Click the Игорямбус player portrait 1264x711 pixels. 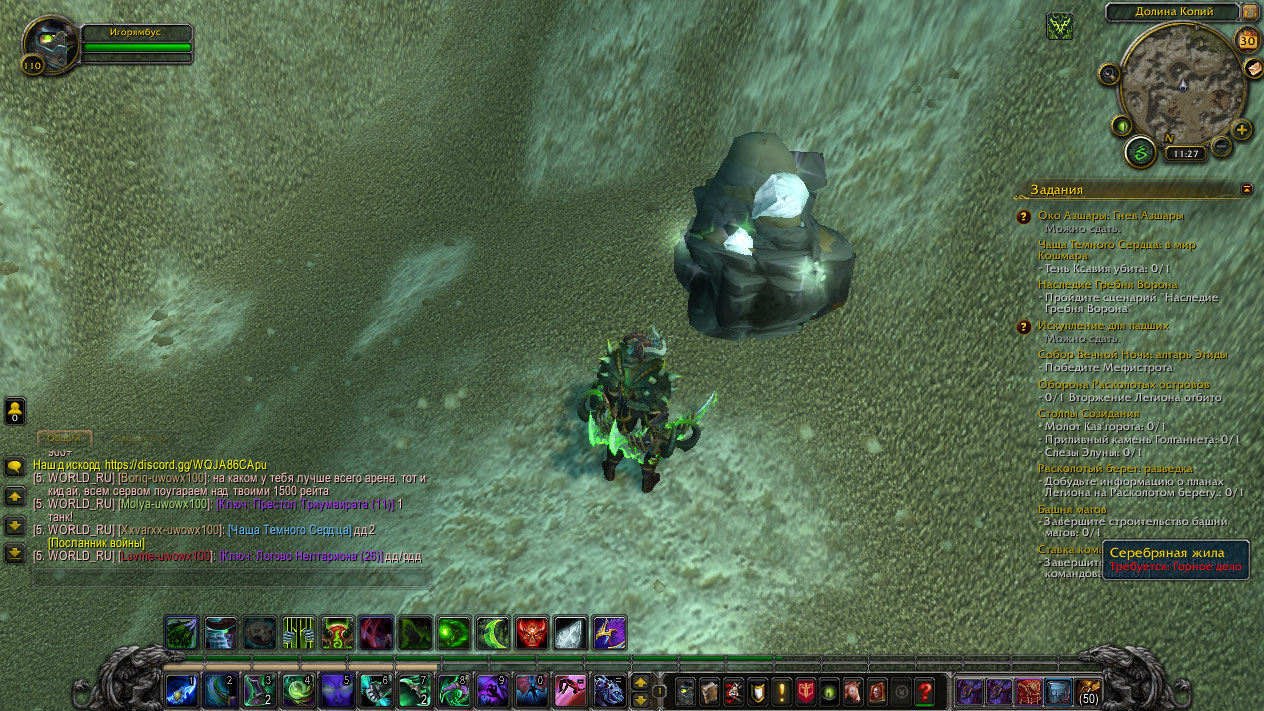(x=48, y=43)
